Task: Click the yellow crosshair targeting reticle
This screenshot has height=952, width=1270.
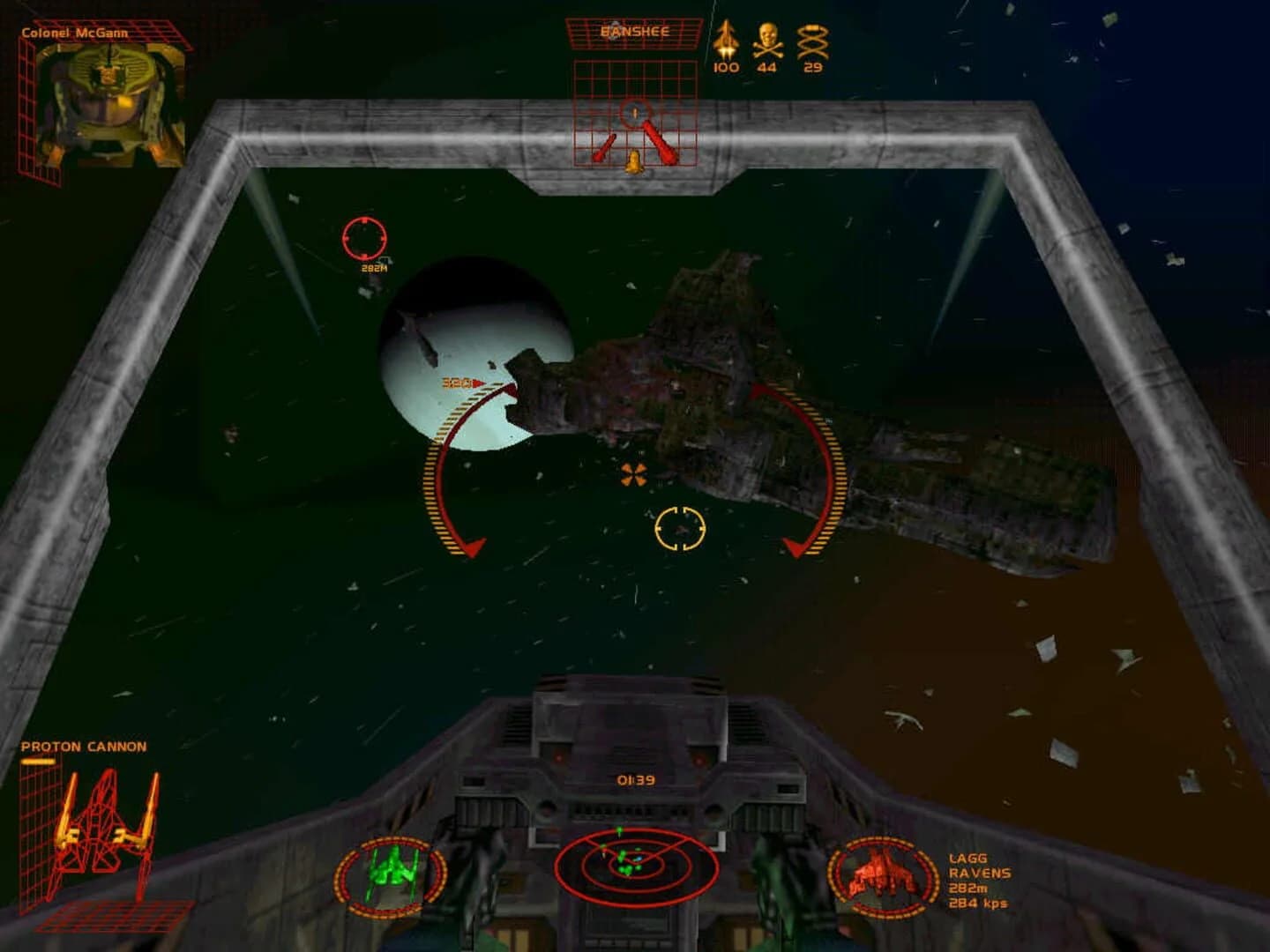Action: [679, 526]
